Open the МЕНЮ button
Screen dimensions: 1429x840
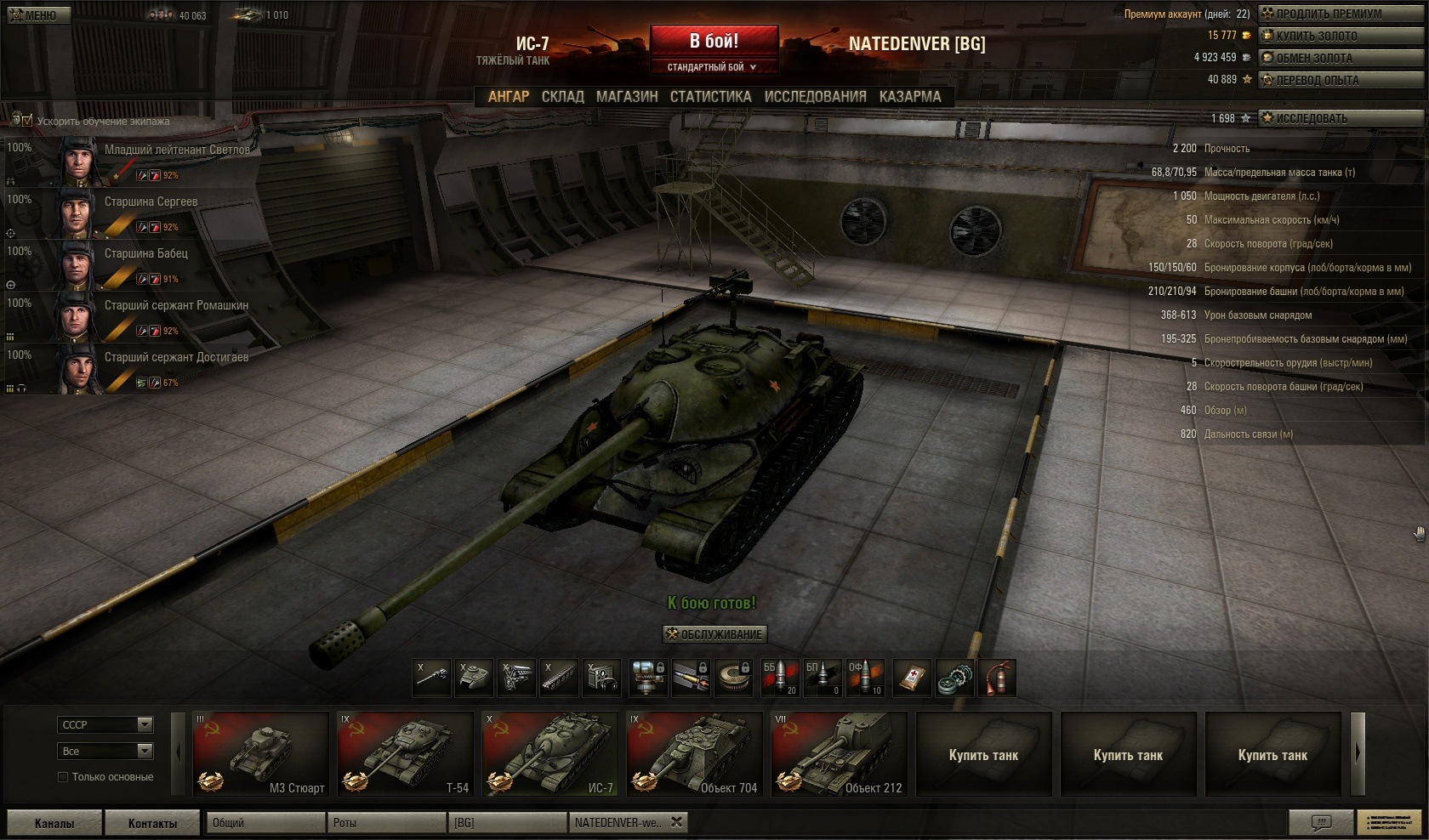click(x=34, y=15)
